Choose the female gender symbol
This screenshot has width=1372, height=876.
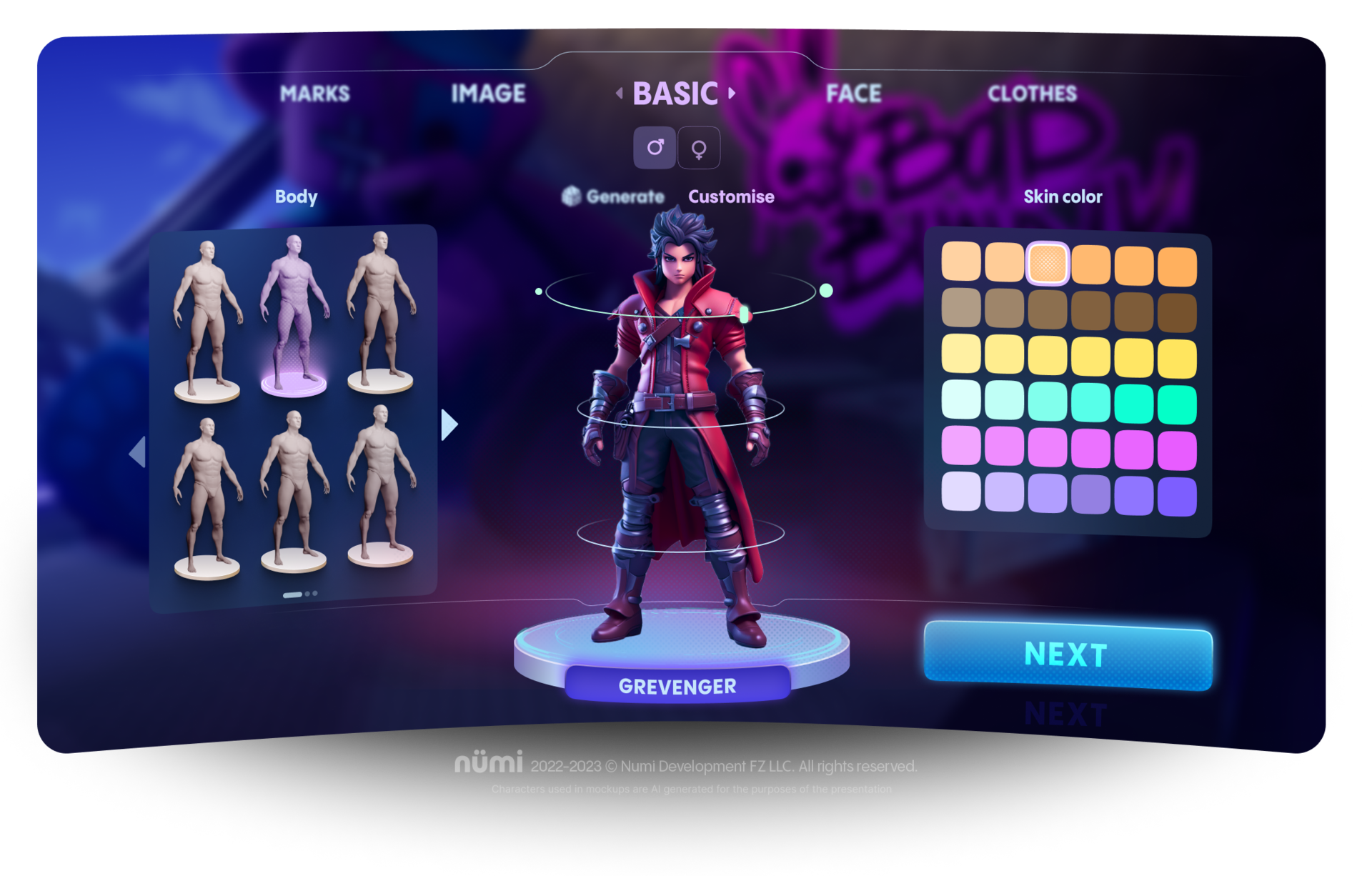(x=699, y=148)
